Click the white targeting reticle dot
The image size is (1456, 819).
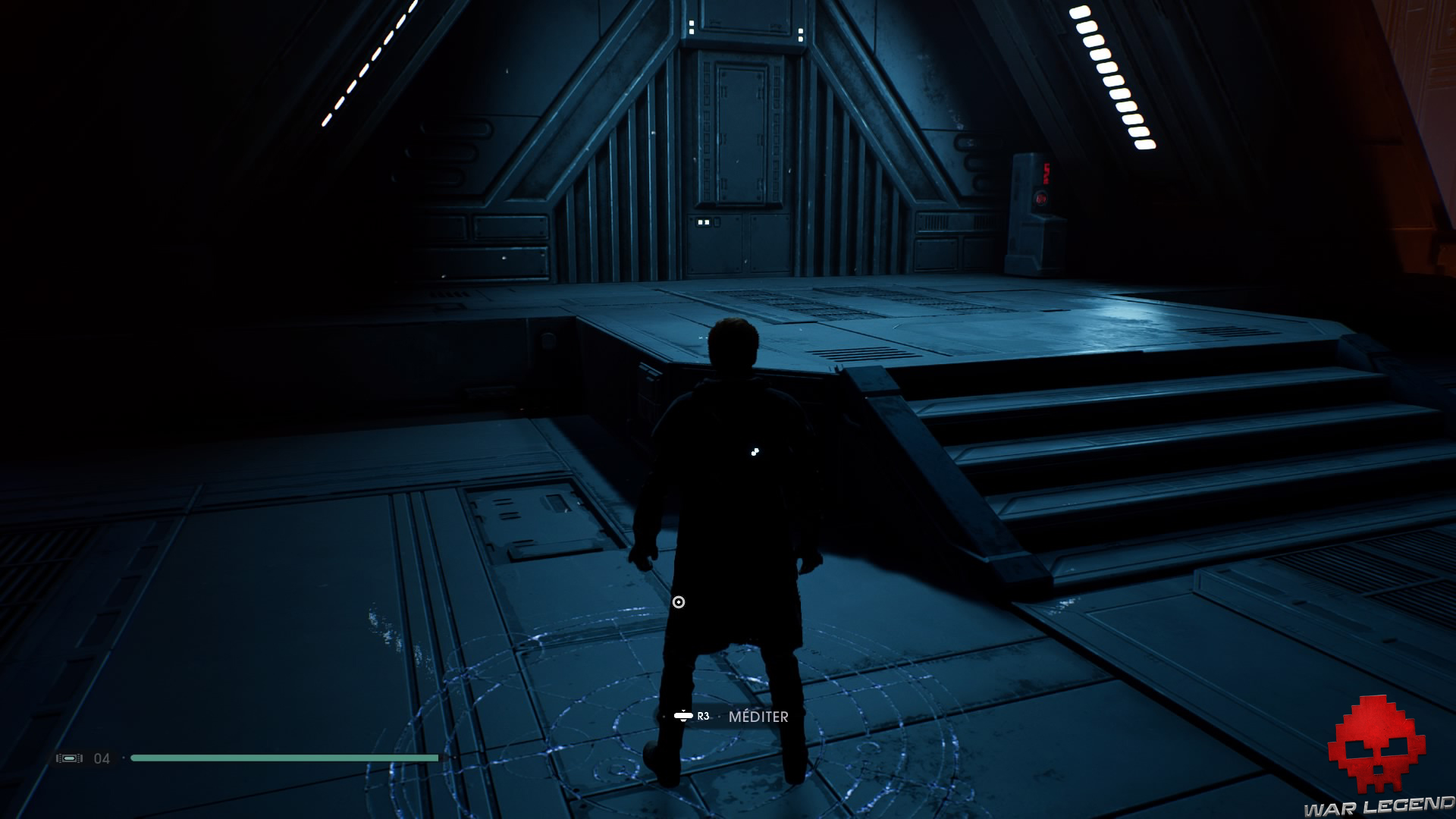click(679, 601)
